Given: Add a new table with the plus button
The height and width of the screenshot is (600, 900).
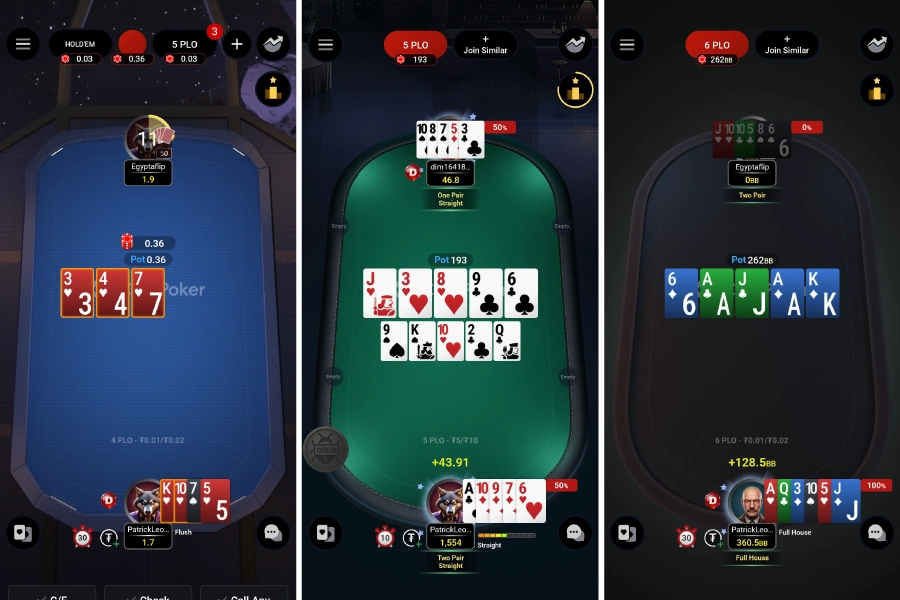Looking at the screenshot, I should [237, 44].
